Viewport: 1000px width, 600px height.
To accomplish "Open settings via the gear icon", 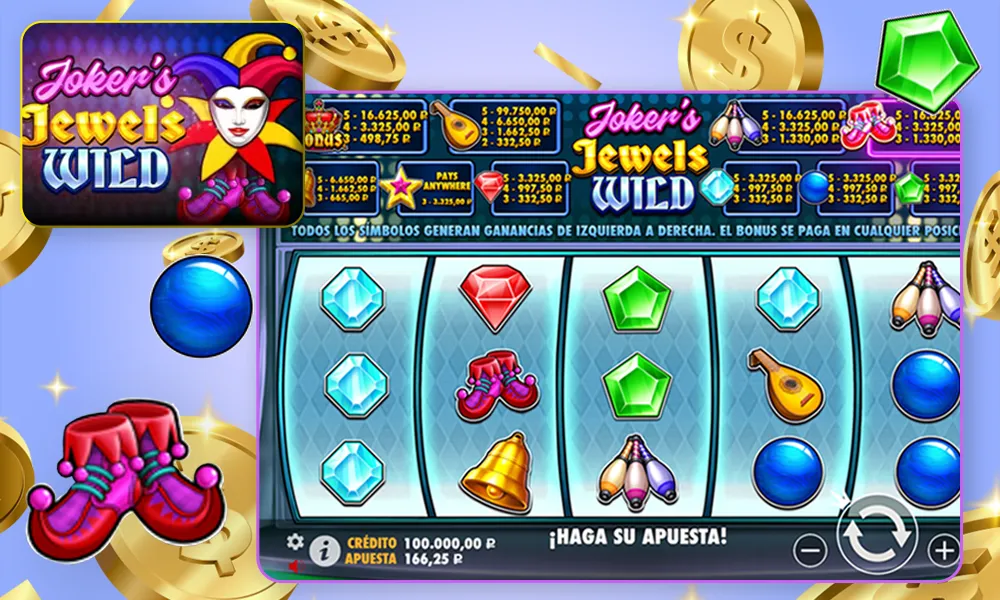I will 295,541.
